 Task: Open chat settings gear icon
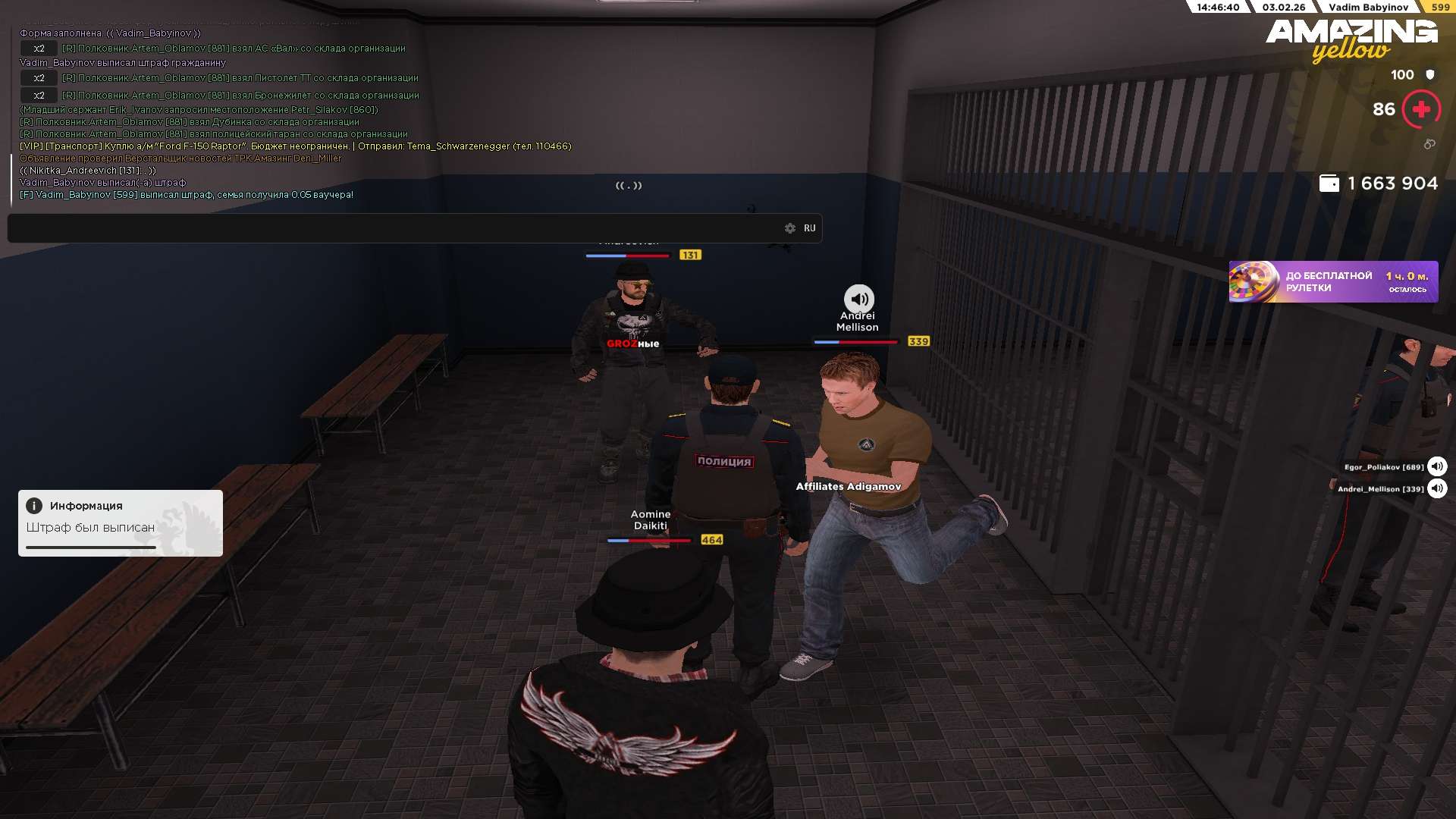tap(790, 228)
